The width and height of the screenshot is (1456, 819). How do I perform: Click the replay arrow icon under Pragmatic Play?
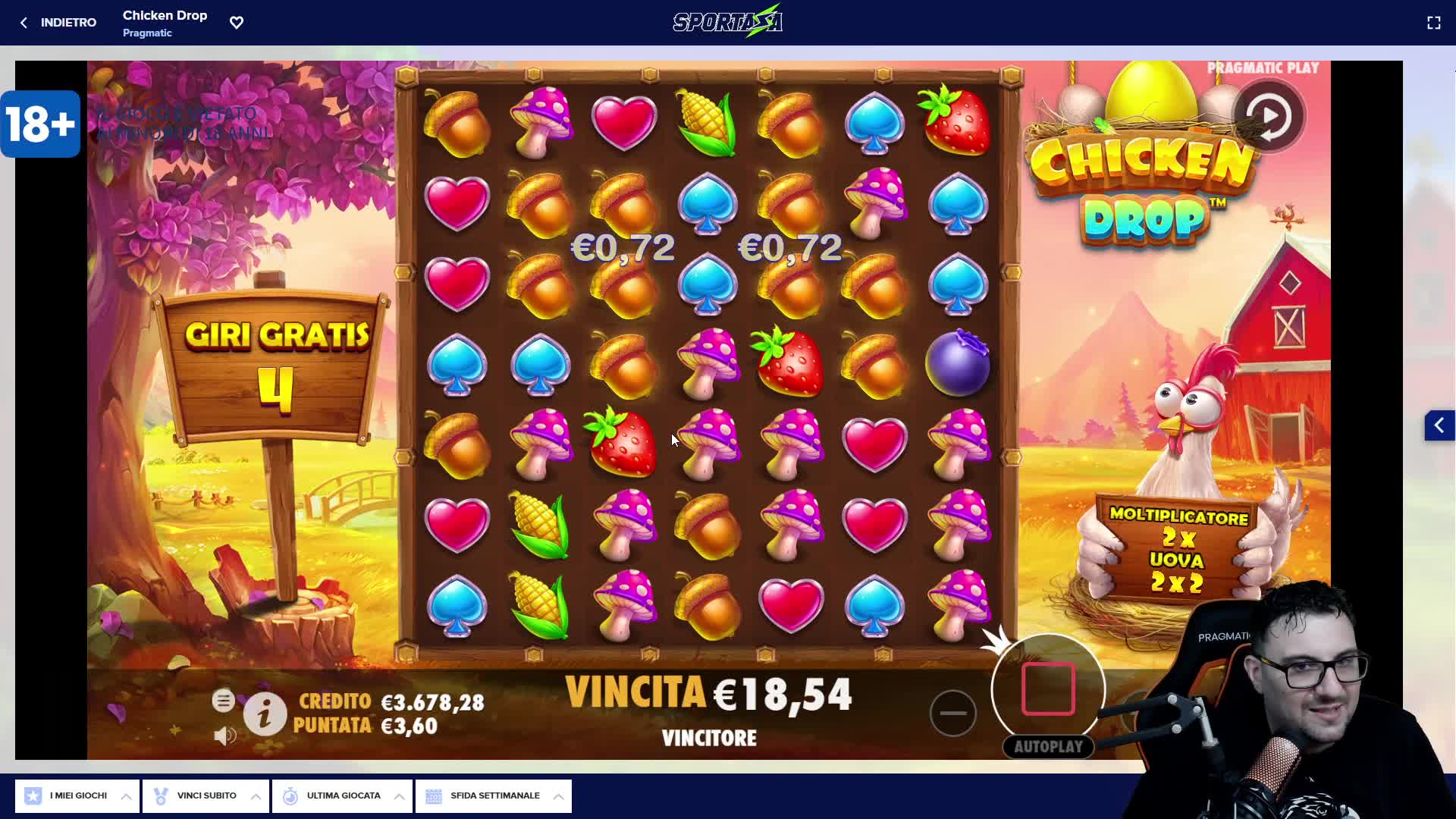tap(1269, 117)
